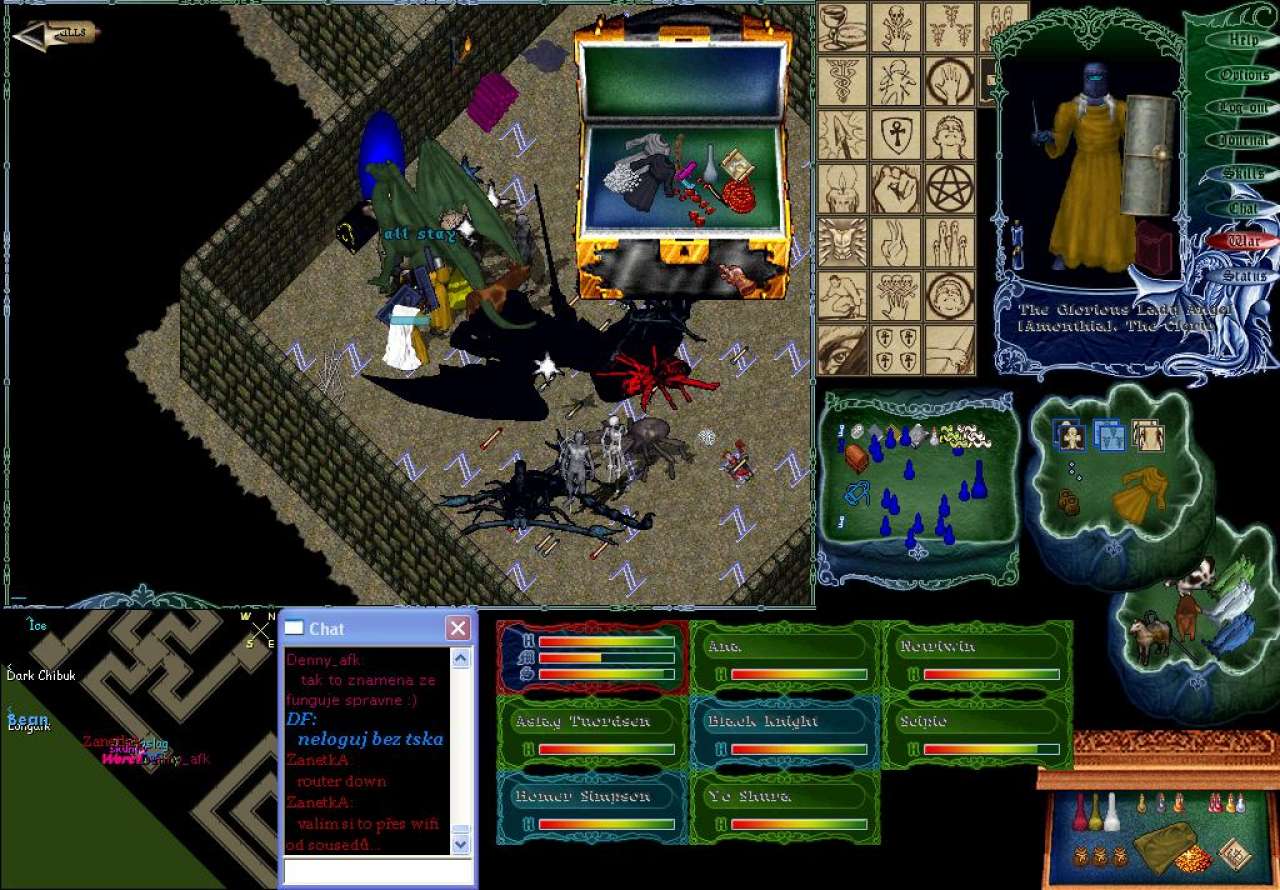Use the chalice and bread spell icon
This screenshot has width=1280, height=890.
(x=842, y=27)
